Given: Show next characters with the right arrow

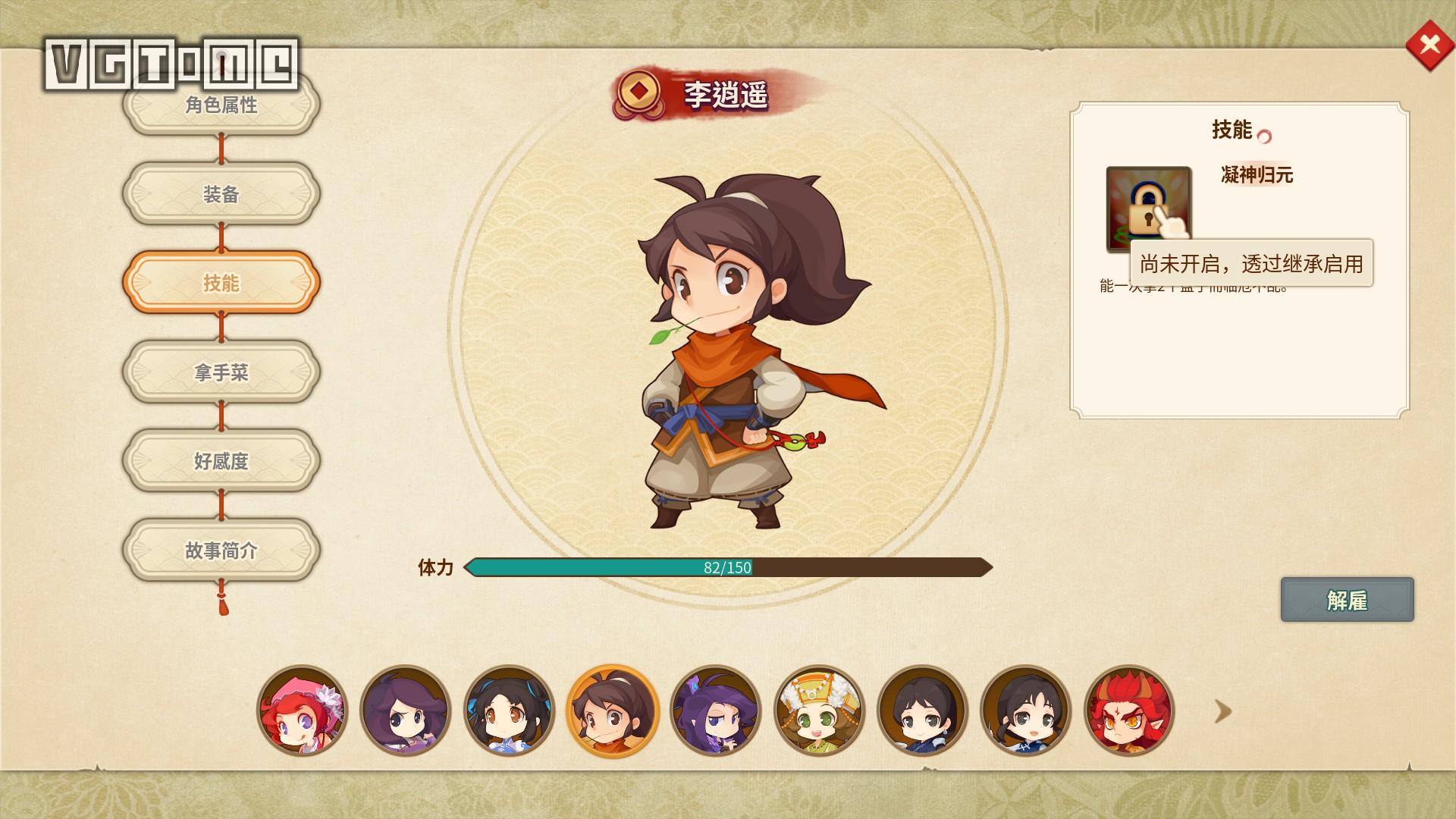Looking at the screenshot, I should coord(1222,711).
